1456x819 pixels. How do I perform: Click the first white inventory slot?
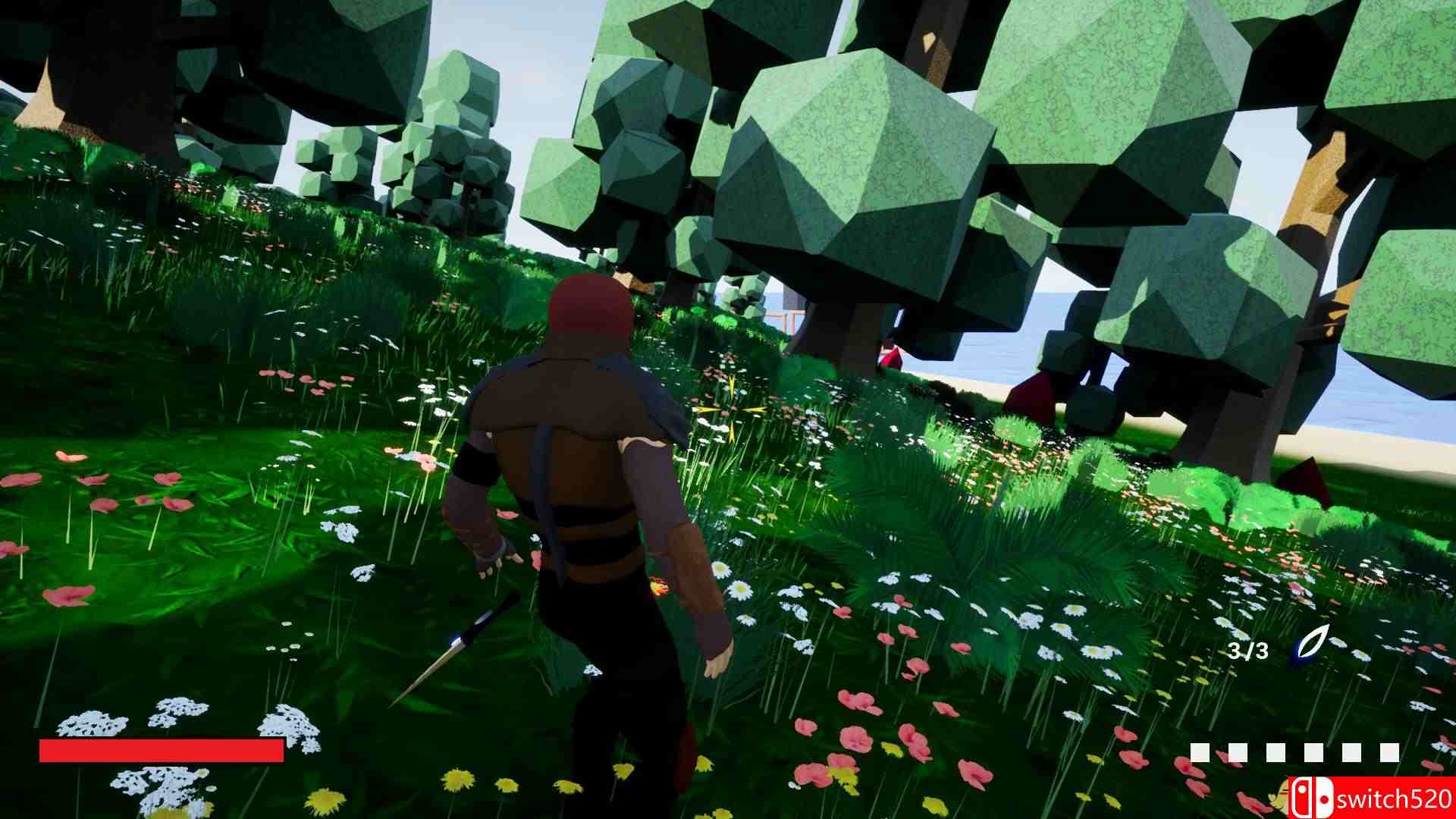coord(1200,752)
